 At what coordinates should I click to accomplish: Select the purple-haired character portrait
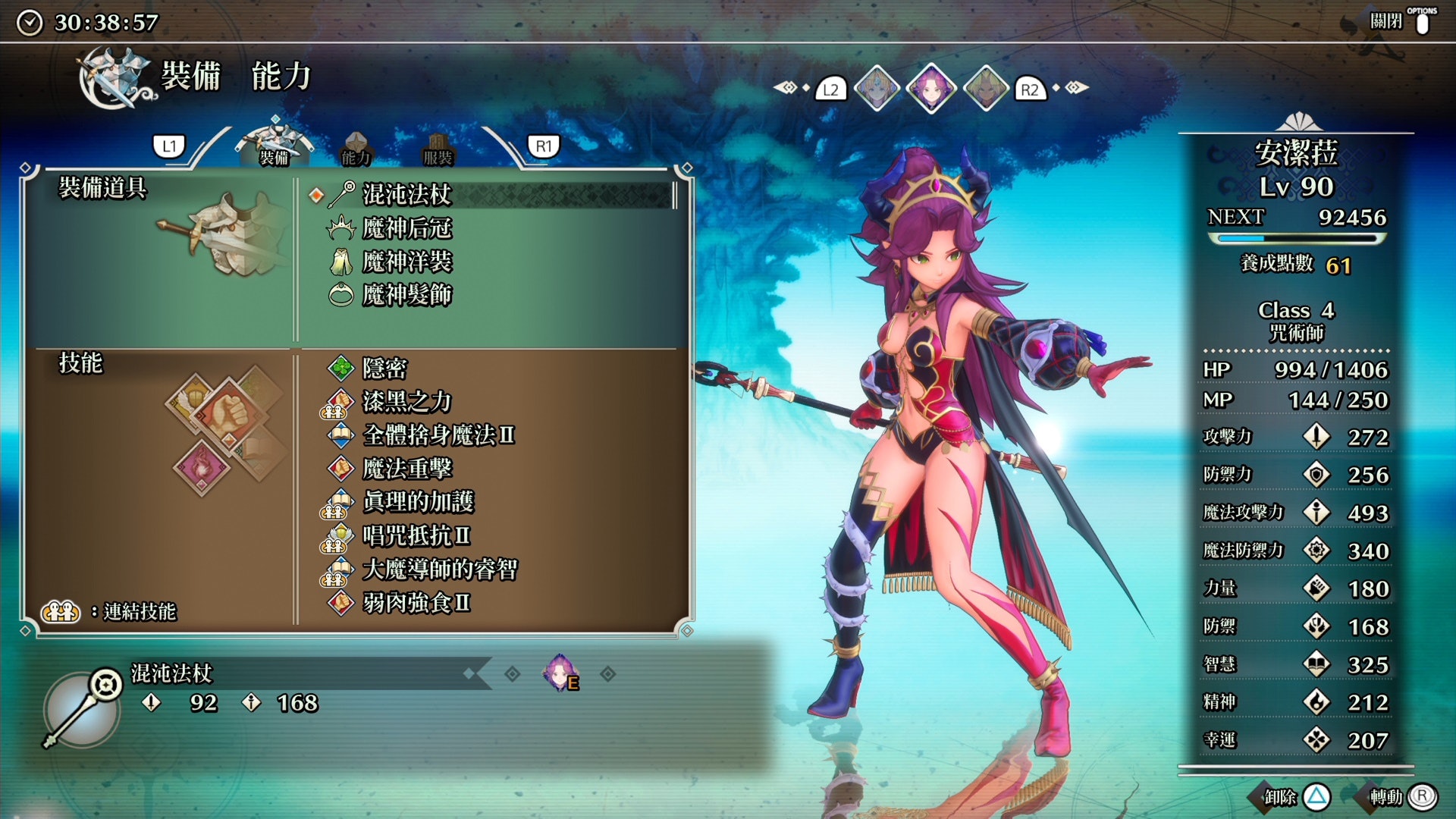click(x=931, y=89)
